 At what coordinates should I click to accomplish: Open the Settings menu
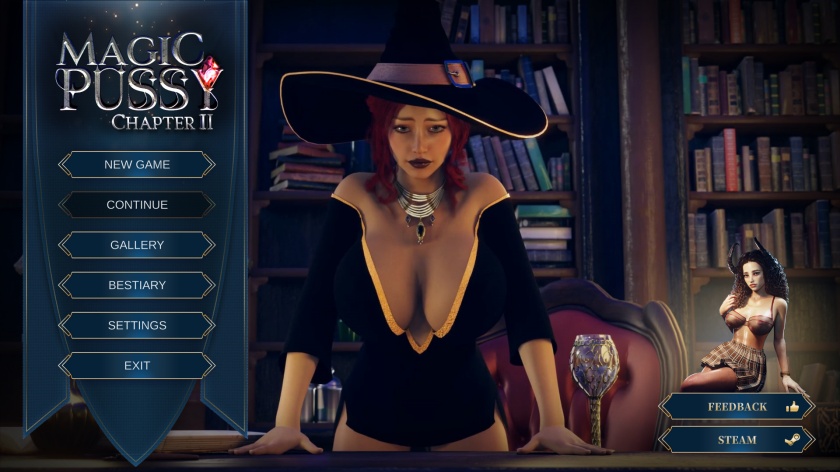[137, 325]
